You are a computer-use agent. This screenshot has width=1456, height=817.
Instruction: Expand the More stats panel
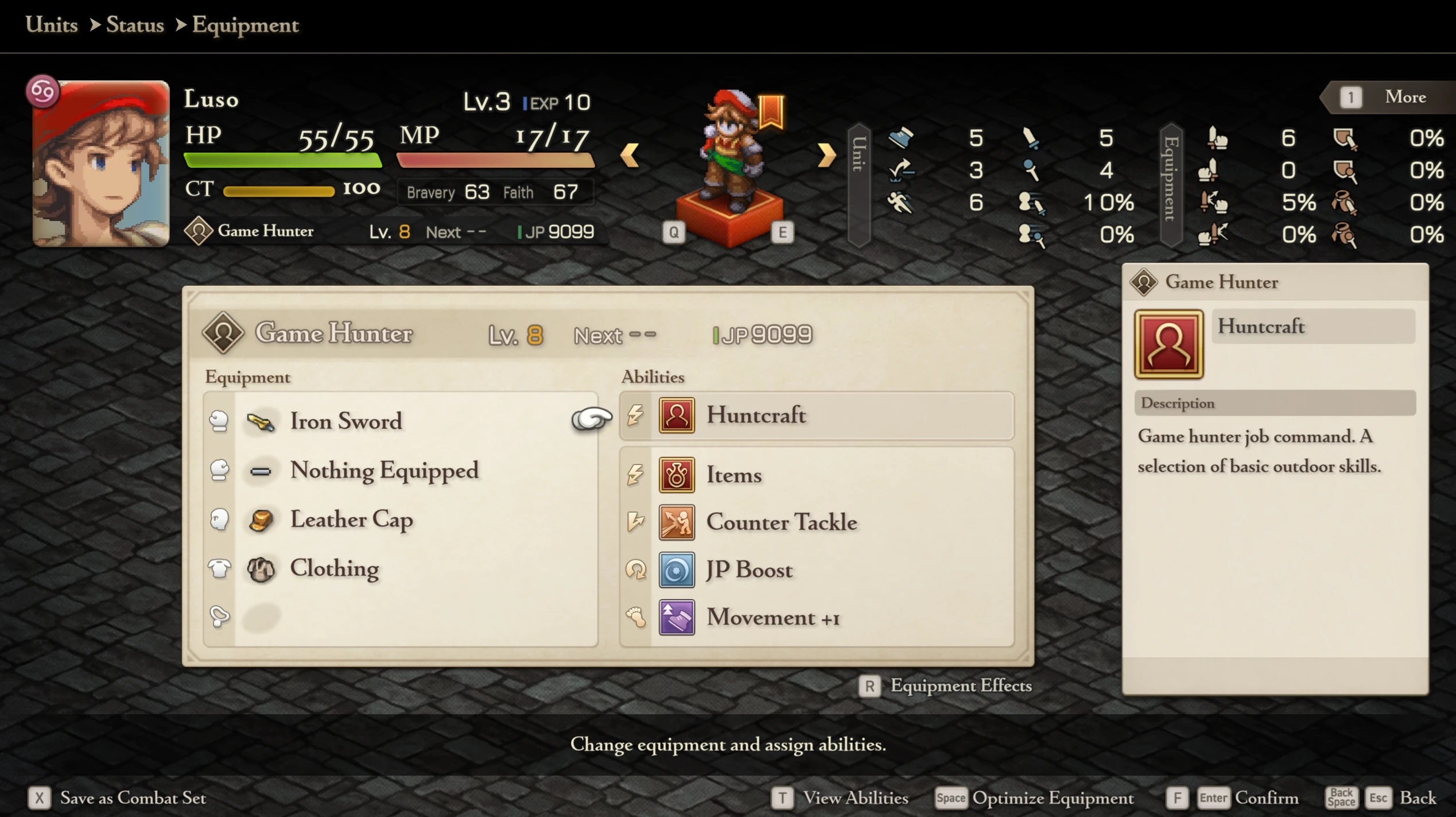(1405, 96)
